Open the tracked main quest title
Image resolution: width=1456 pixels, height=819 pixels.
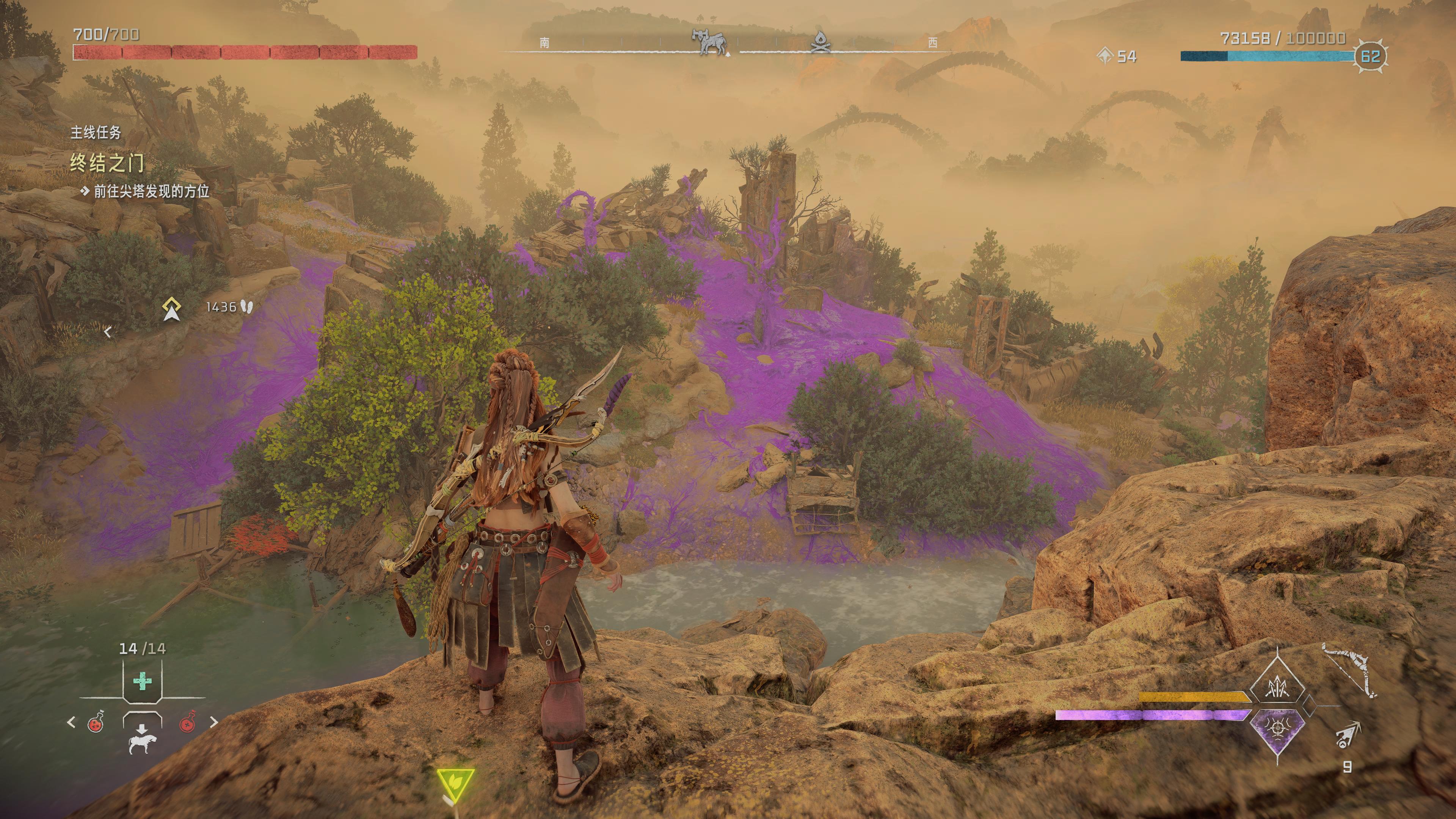tap(107, 163)
